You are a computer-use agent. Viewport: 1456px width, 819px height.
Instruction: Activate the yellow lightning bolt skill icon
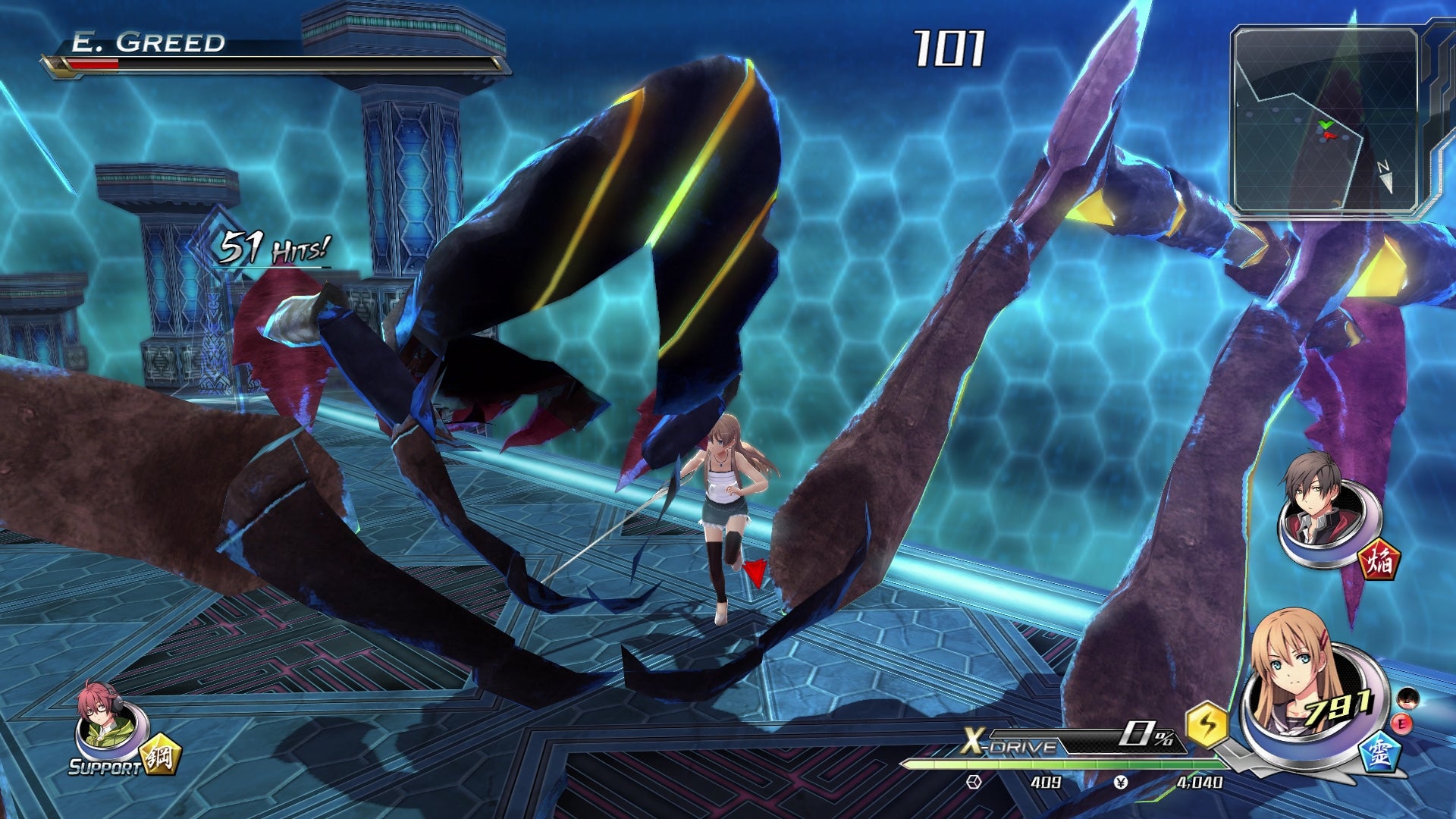point(1207,724)
